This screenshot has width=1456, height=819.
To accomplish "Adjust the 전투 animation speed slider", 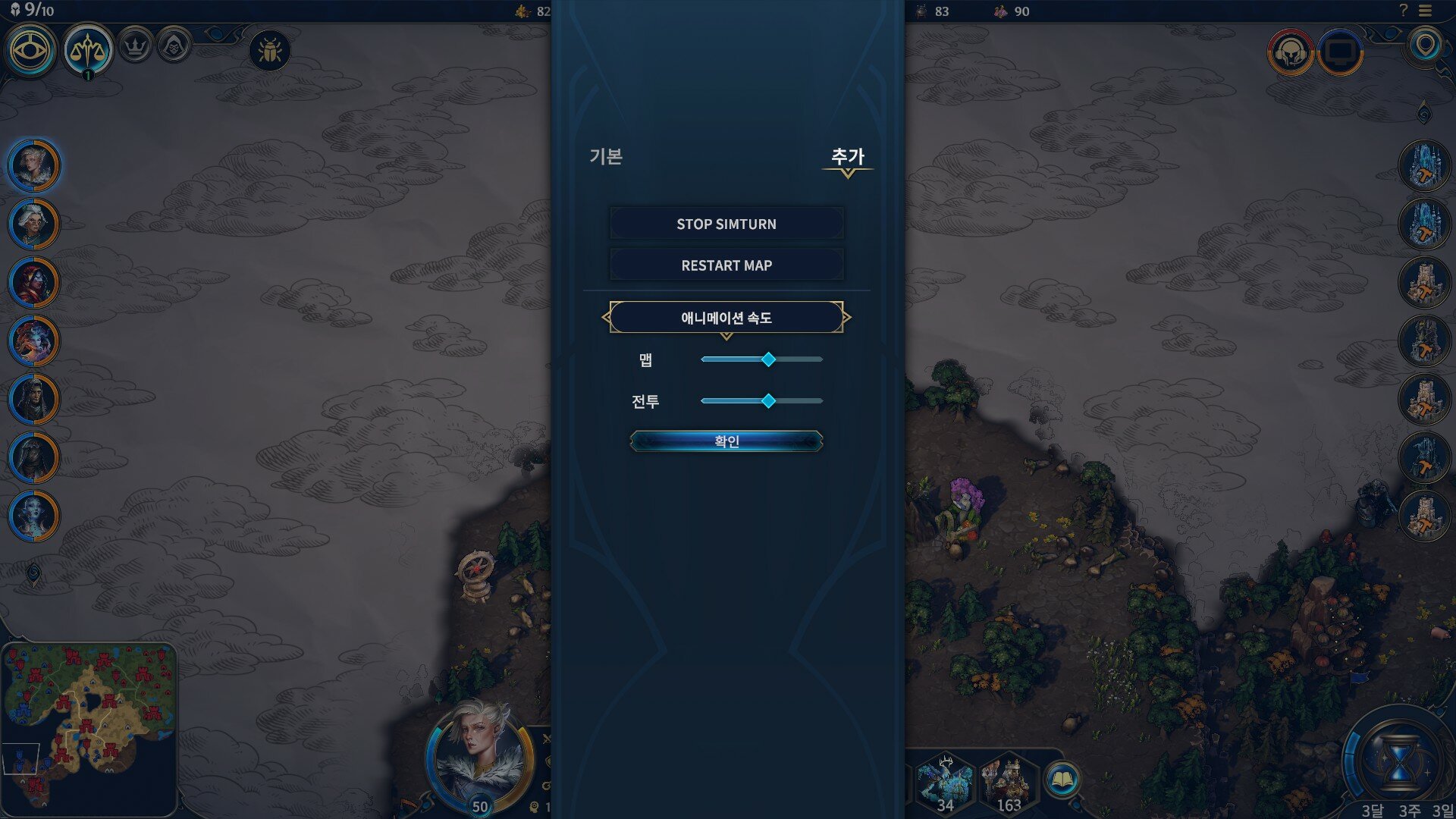I will pyautogui.click(x=768, y=401).
